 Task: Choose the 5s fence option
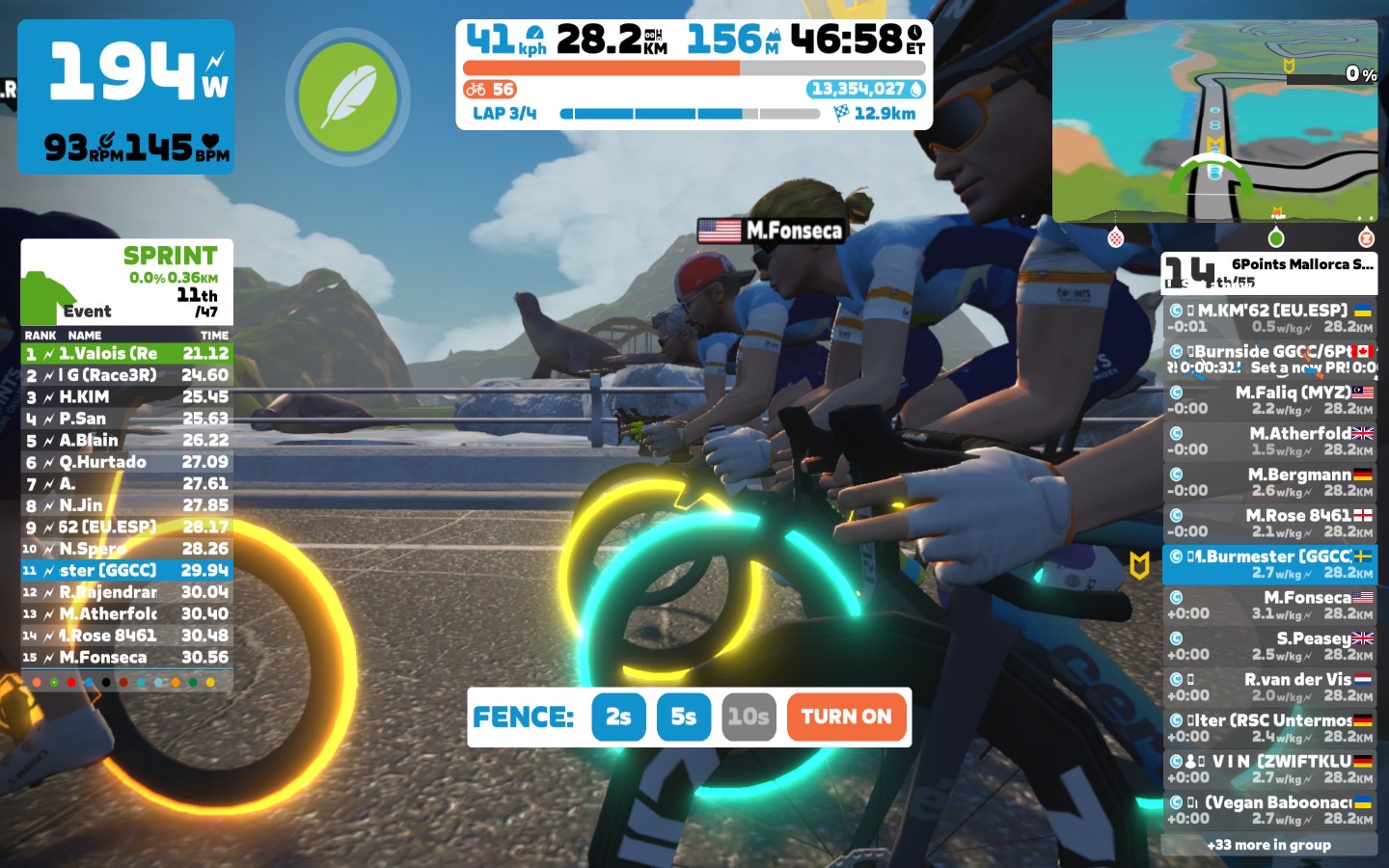click(x=683, y=717)
